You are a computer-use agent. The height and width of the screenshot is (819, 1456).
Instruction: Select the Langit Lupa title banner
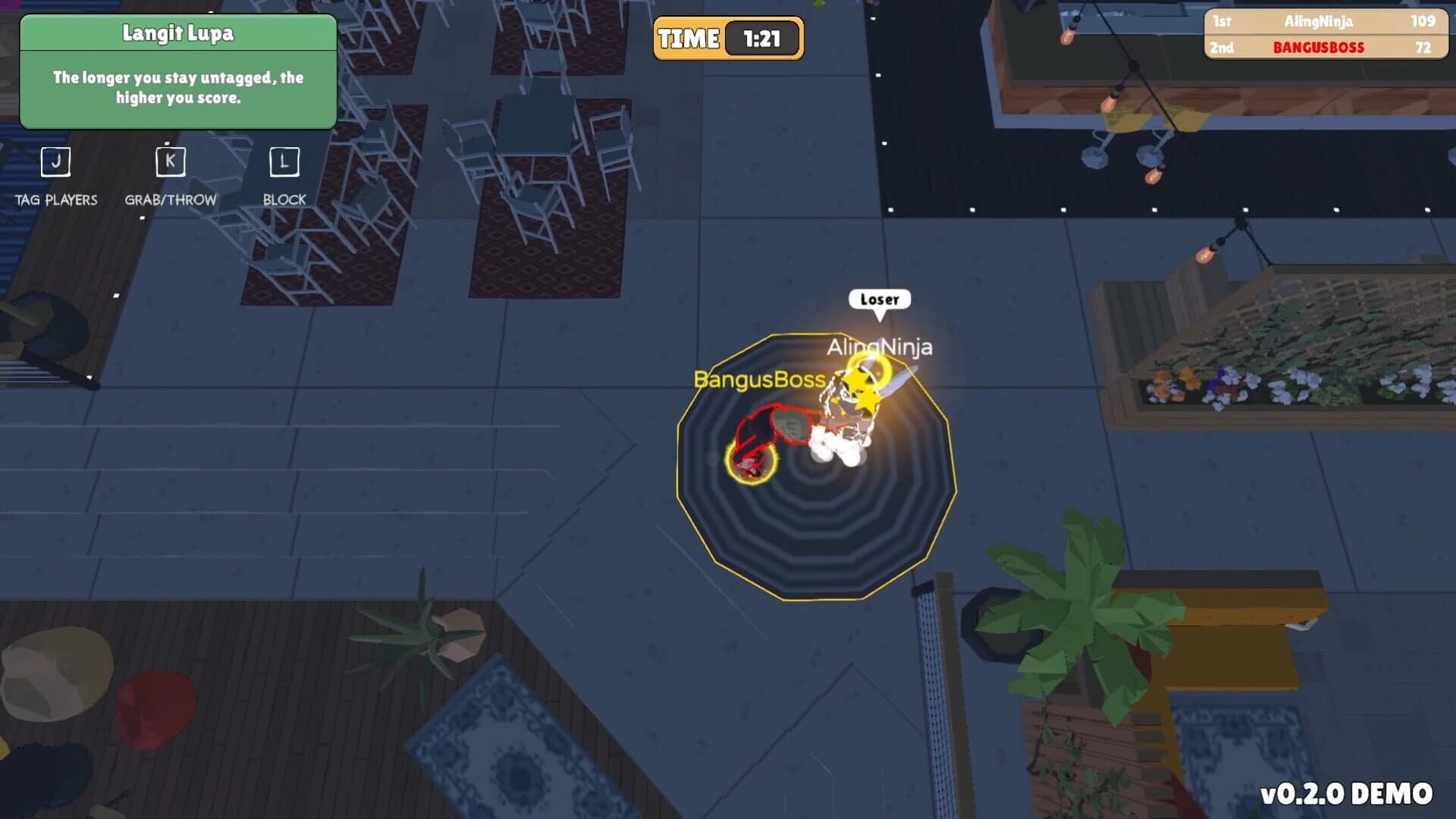click(179, 33)
